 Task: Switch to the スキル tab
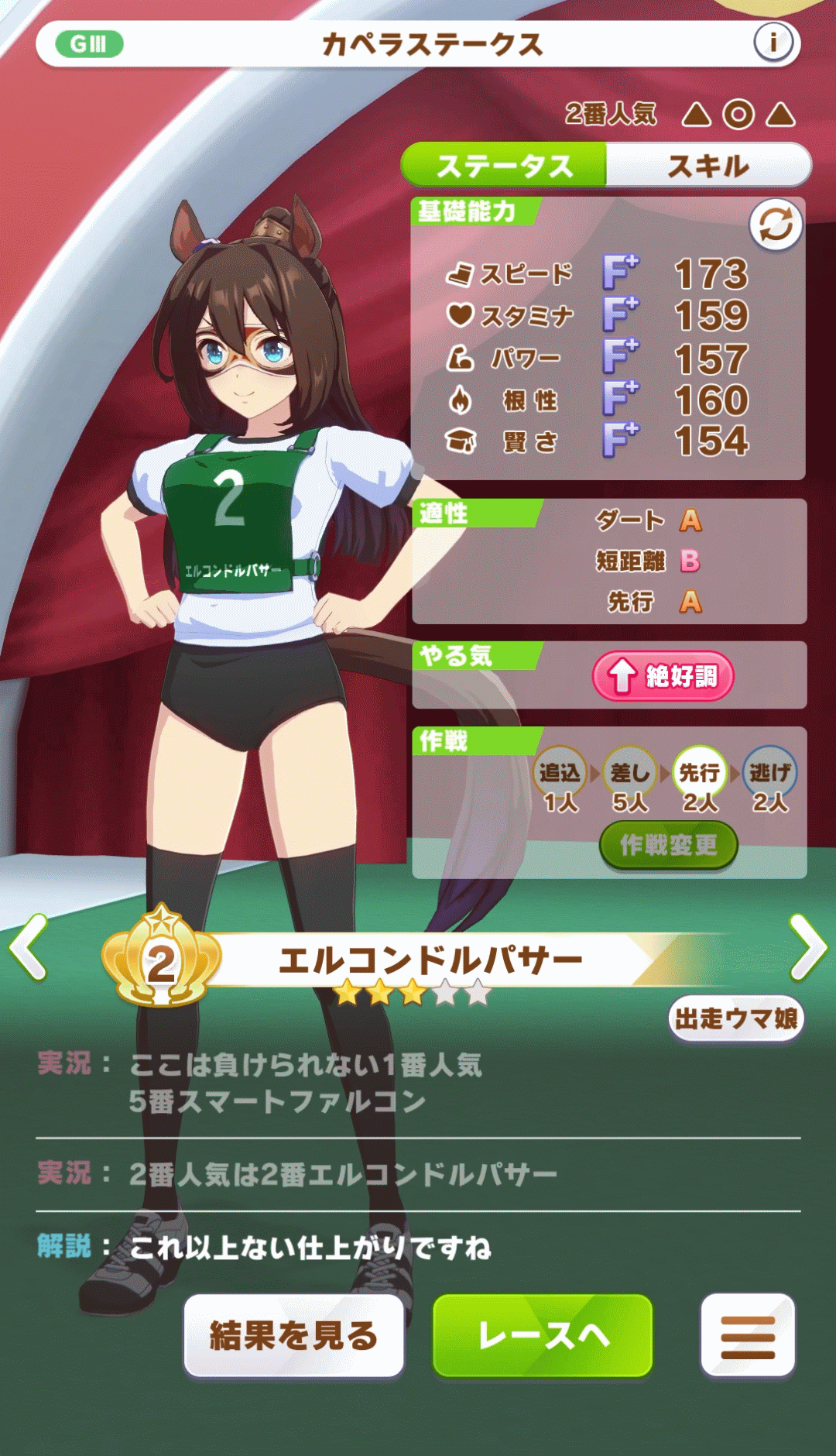[708, 166]
